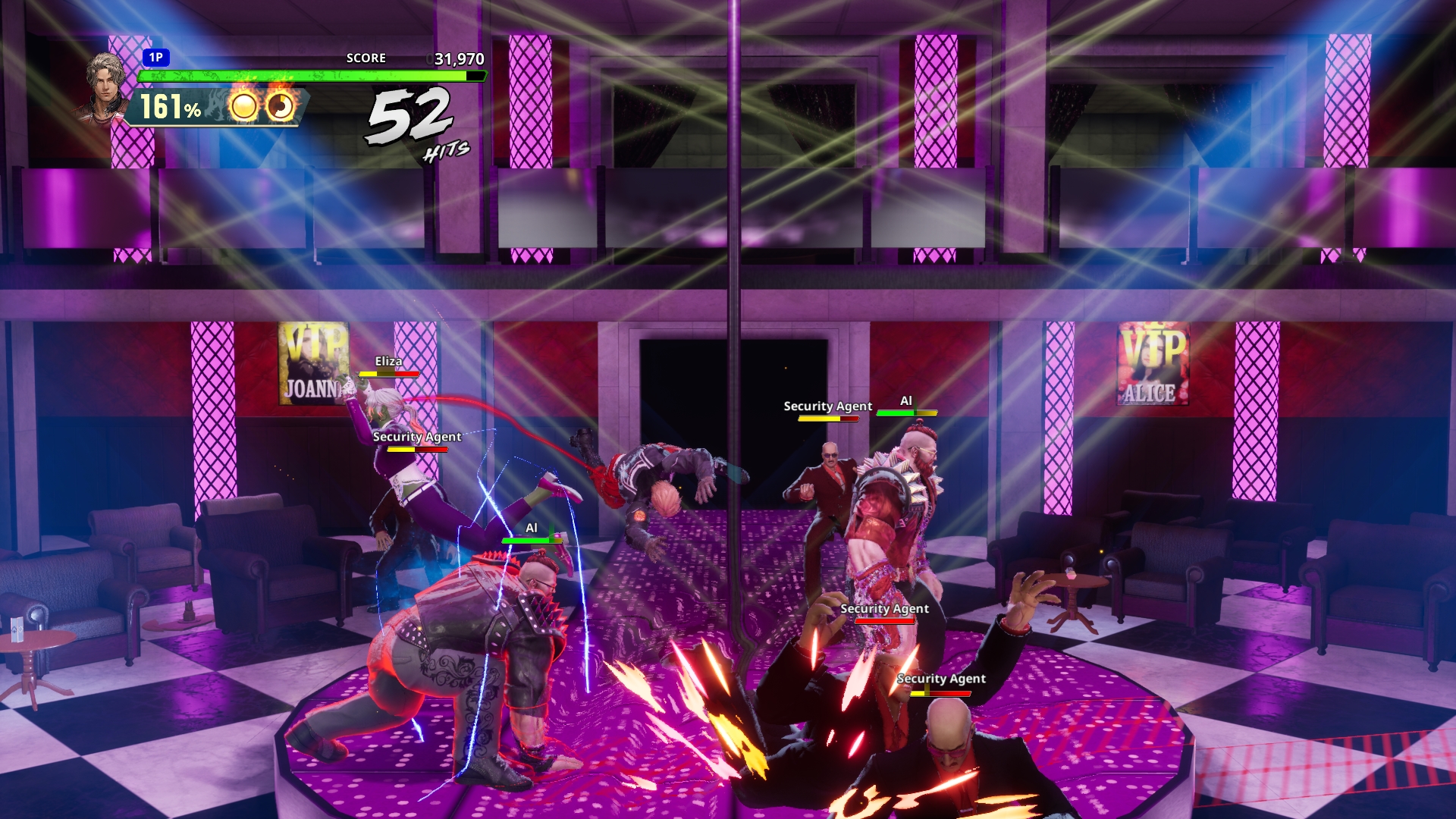This screenshot has width=1456, height=819.
Task: Click the partially filled flaming orb icon
Action: (x=281, y=106)
